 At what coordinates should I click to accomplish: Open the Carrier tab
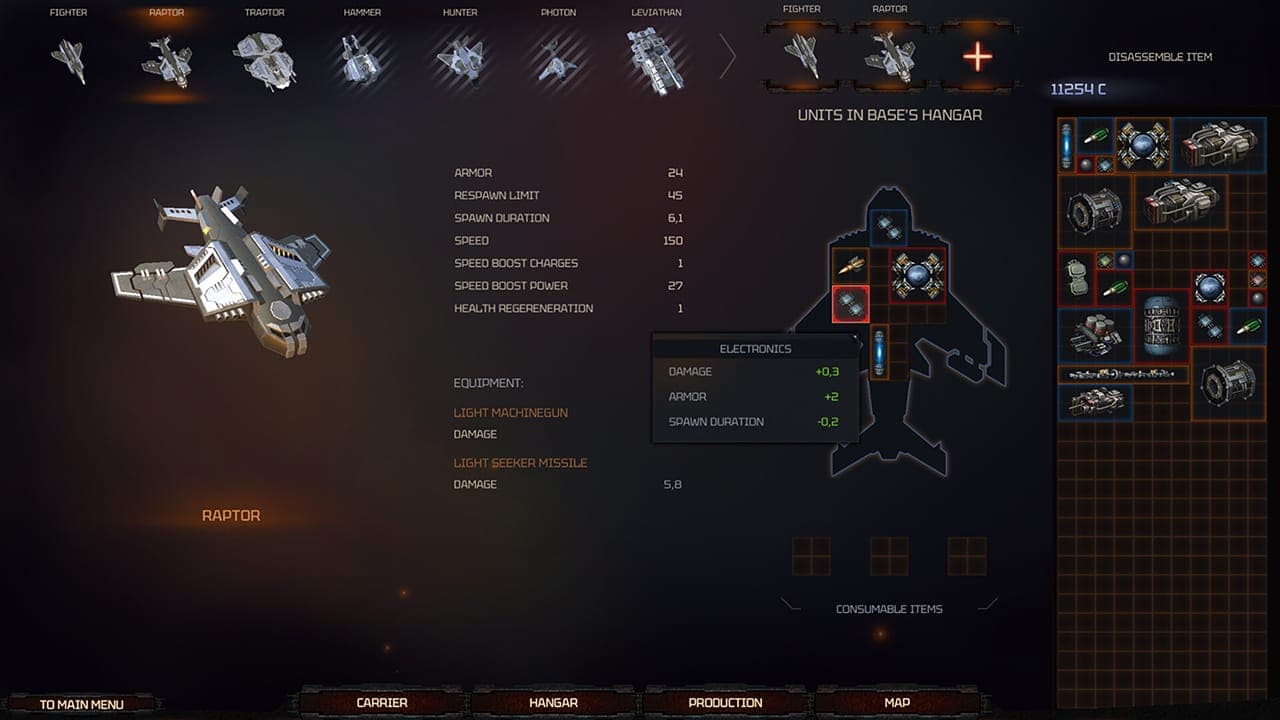[x=381, y=702]
